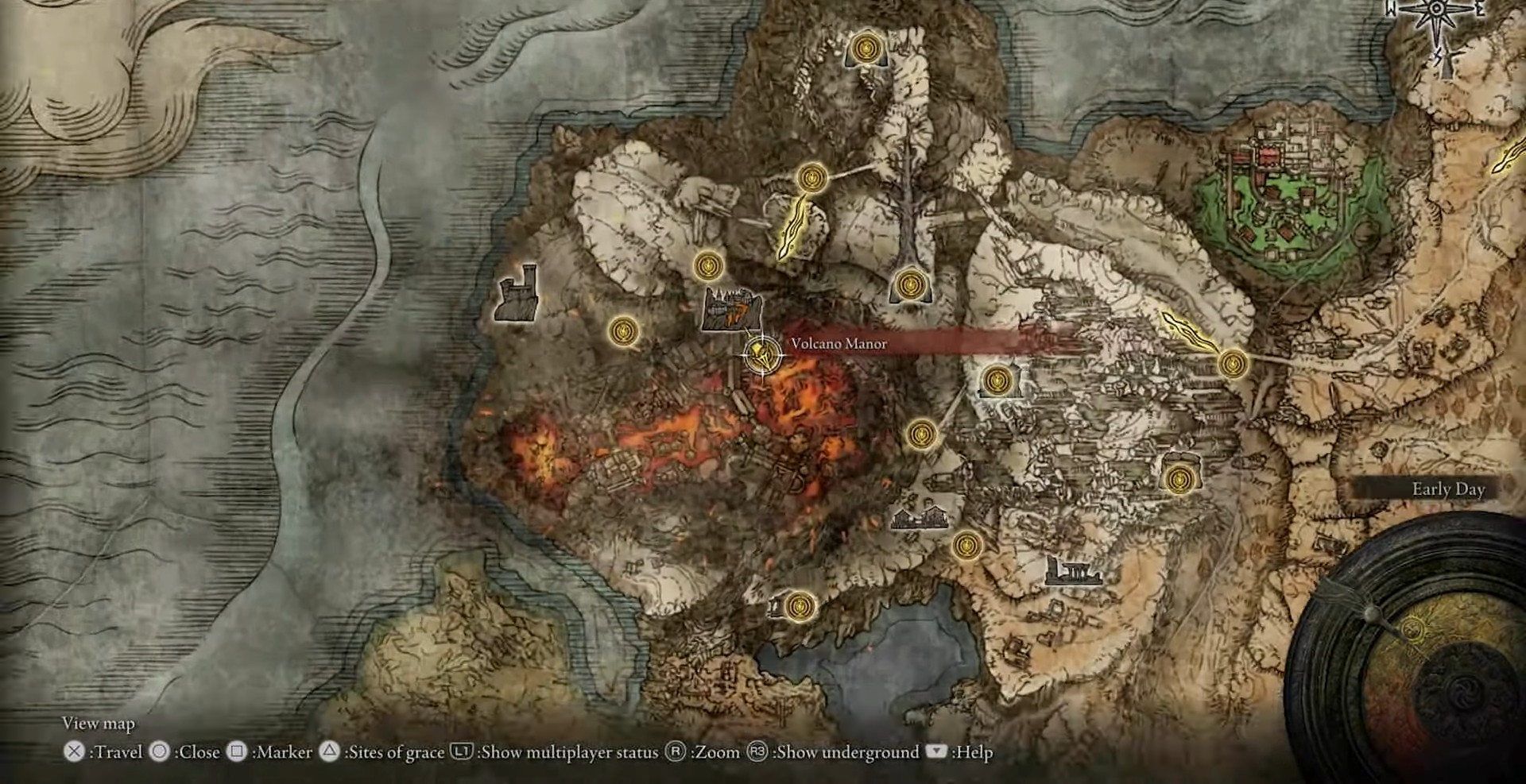Image resolution: width=1526 pixels, height=784 pixels.
Task: Click the R3 icon next to Show underground
Action: pyautogui.click(x=755, y=751)
